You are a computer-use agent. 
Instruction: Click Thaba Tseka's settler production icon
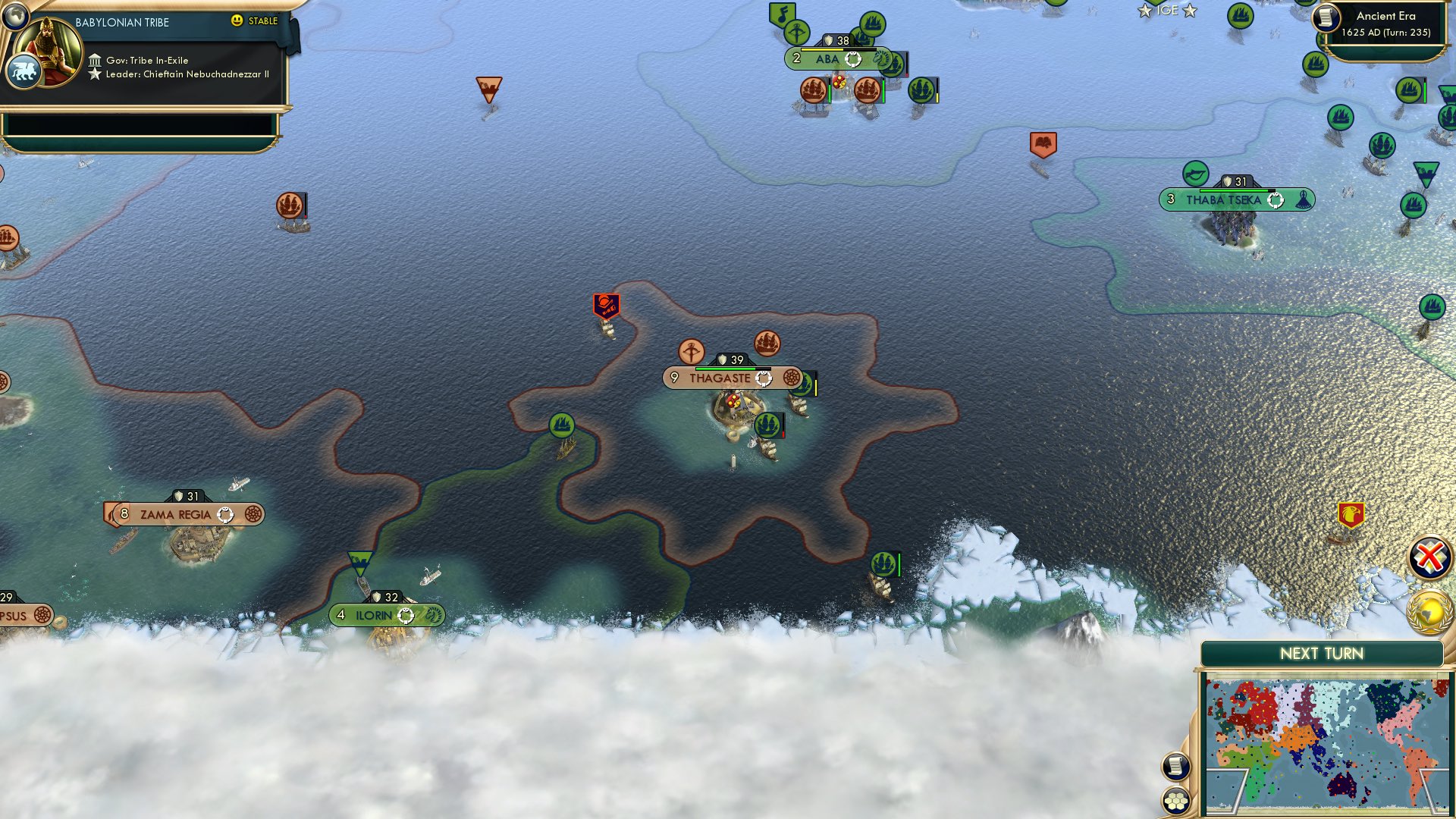[1303, 199]
